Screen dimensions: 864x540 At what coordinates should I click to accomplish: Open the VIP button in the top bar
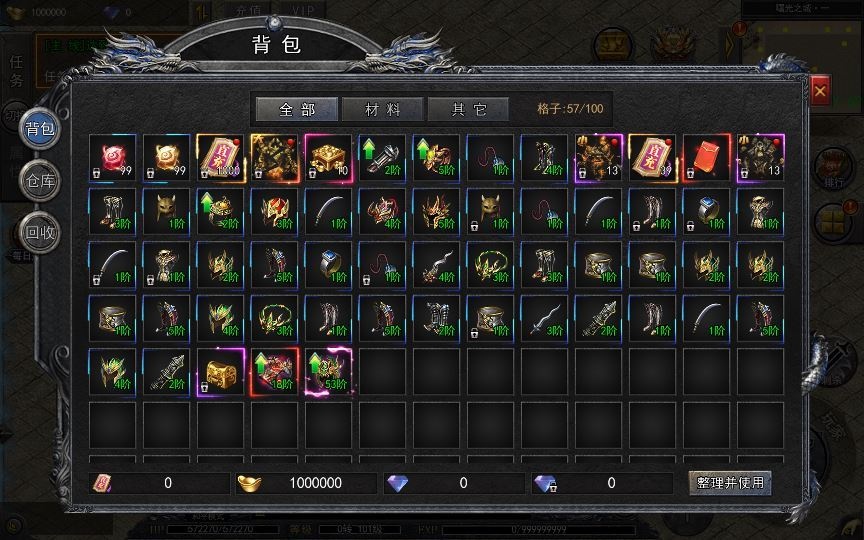[296, 8]
